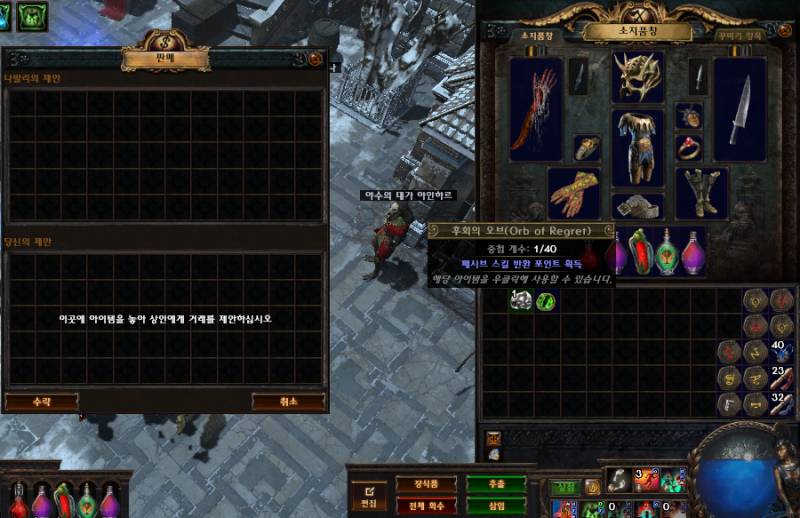This screenshot has height=518, width=800.
Task: Select the amulet equipment slot
Action: point(690,116)
